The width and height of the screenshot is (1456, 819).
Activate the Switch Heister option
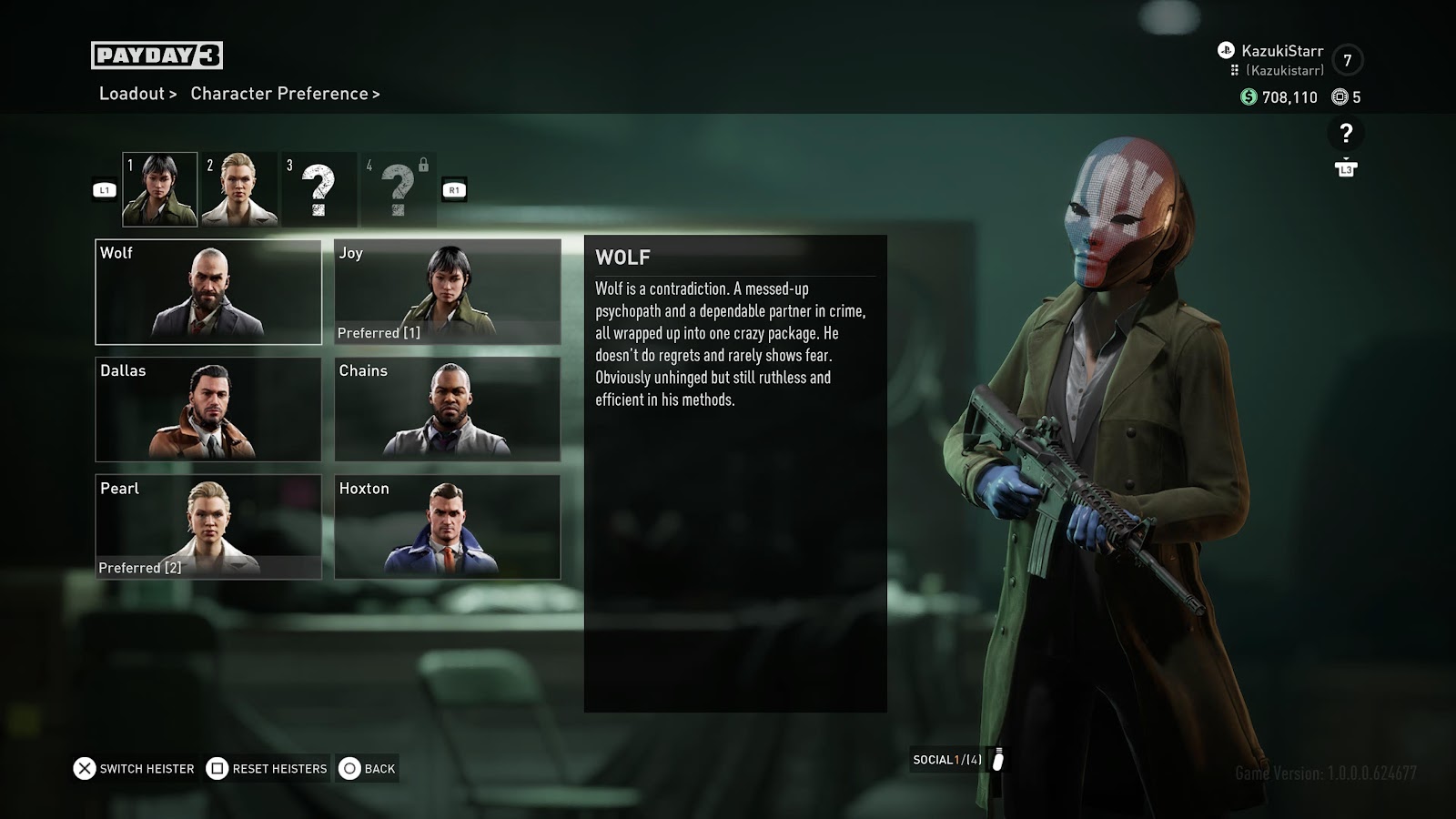tap(135, 769)
